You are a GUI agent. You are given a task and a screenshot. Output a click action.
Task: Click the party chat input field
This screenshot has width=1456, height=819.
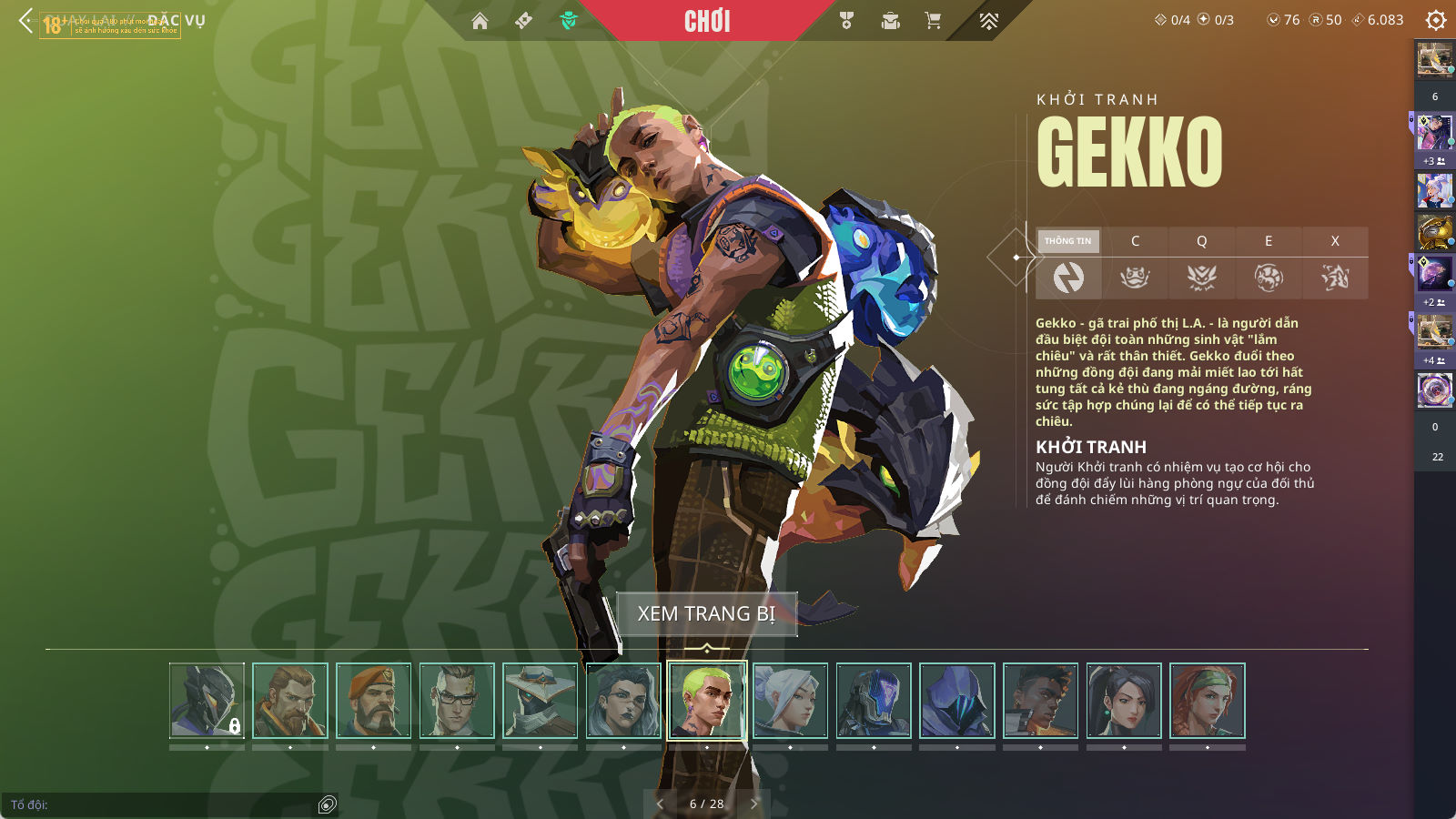[164, 804]
